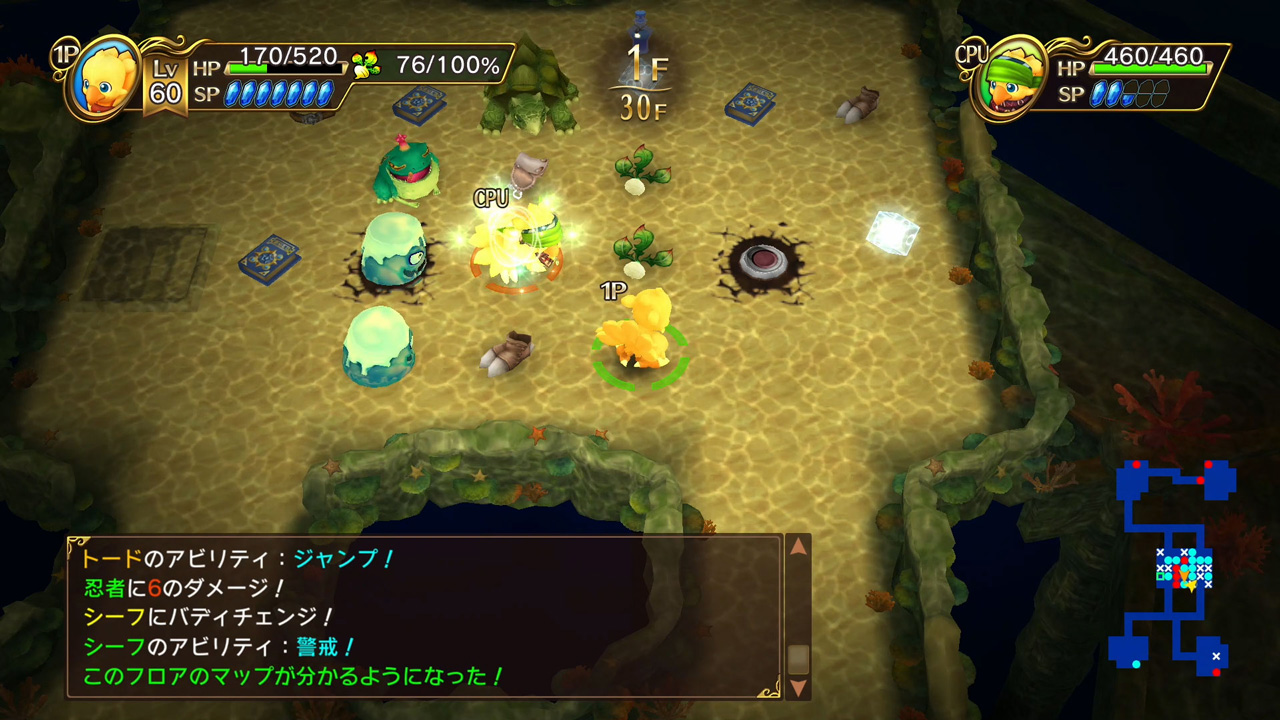Click the message log down arrow
This screenshot has width=1280, height=720.
coord(798,687)
